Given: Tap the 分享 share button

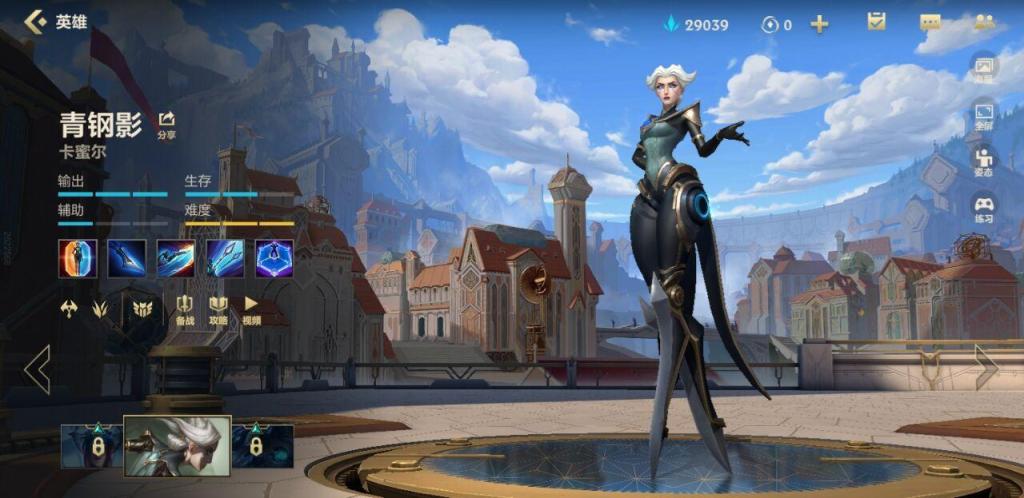Looking at the screenshot, I should click(166, 125).
